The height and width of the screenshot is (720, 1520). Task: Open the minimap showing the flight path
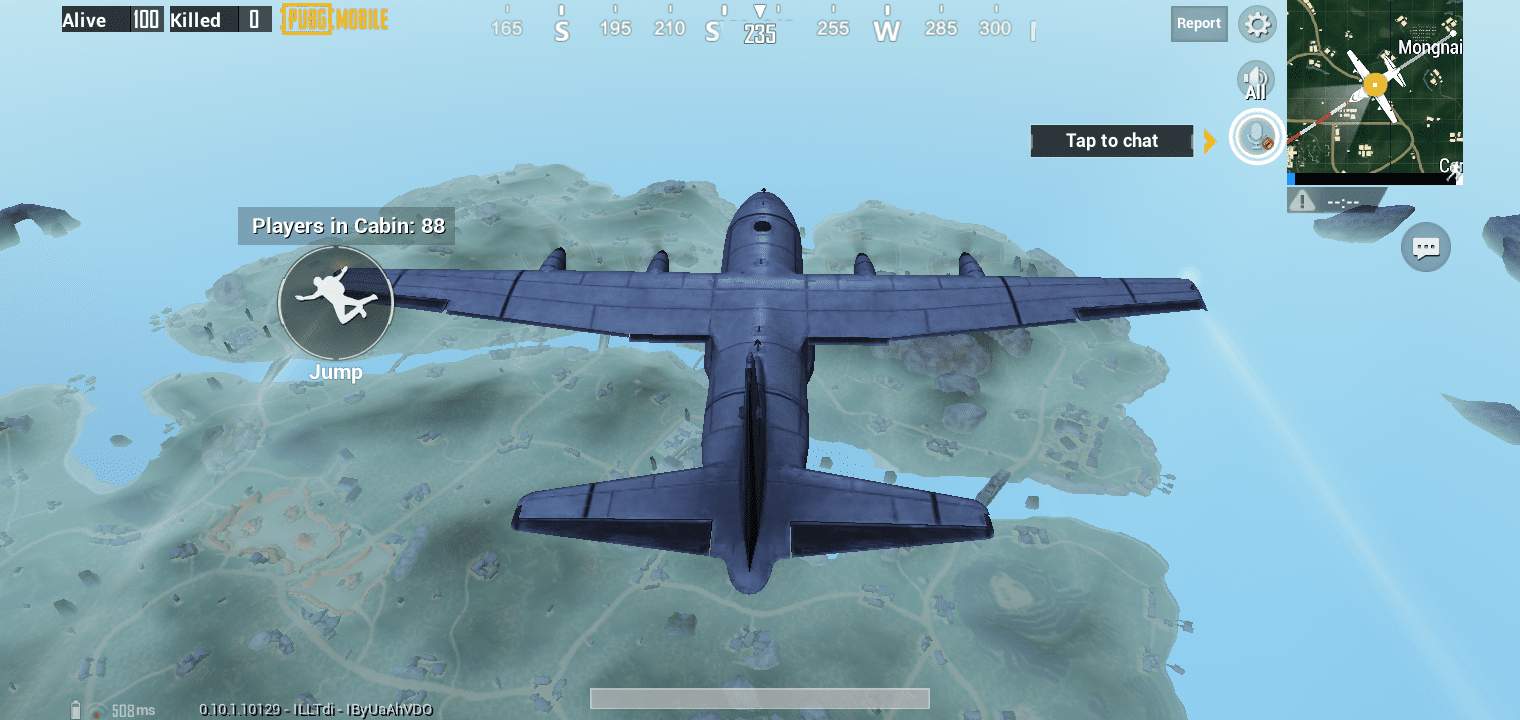pyautogui.click(x=1374, y=92)
